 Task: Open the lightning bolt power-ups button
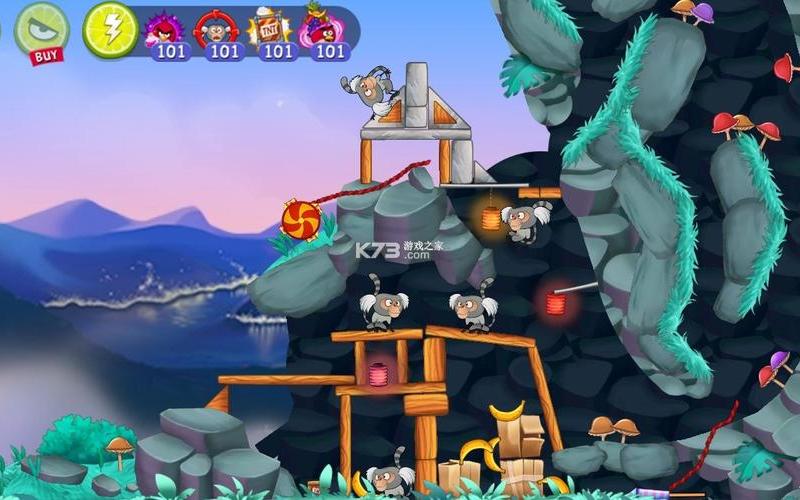pos(110,29)
